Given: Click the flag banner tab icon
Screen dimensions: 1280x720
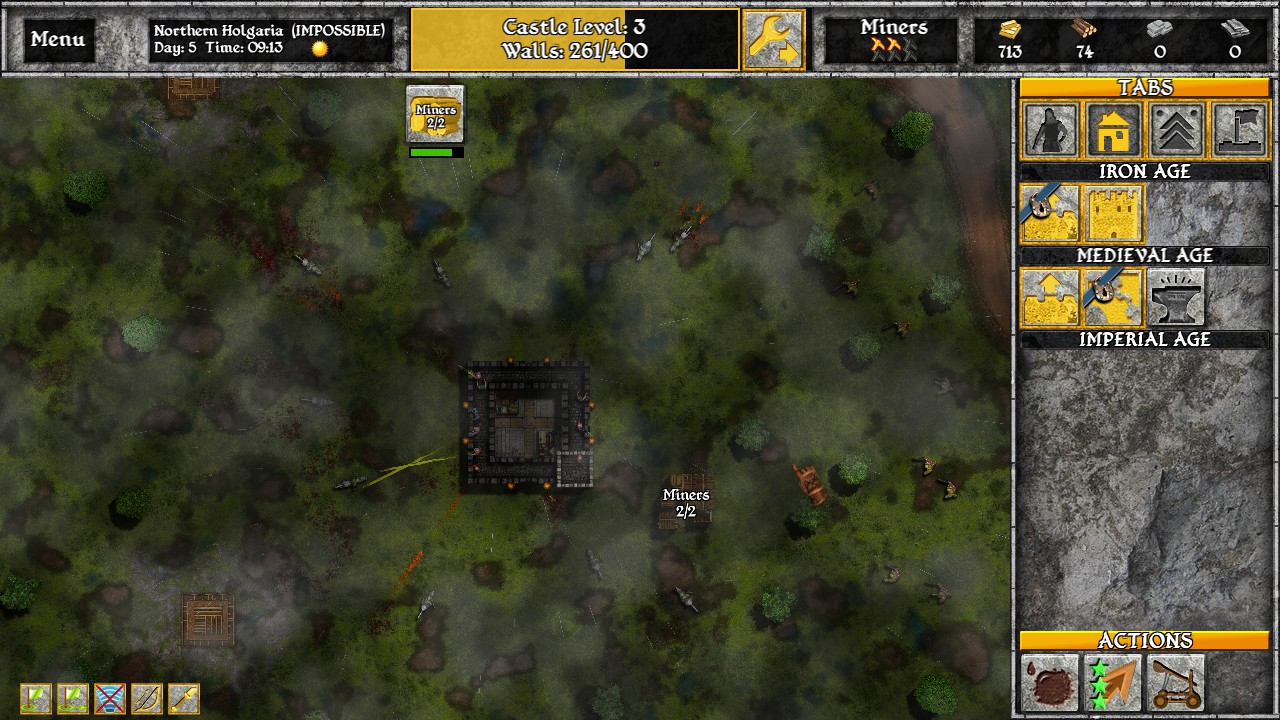Looking at the screenshot, I should click(1238, 131).
